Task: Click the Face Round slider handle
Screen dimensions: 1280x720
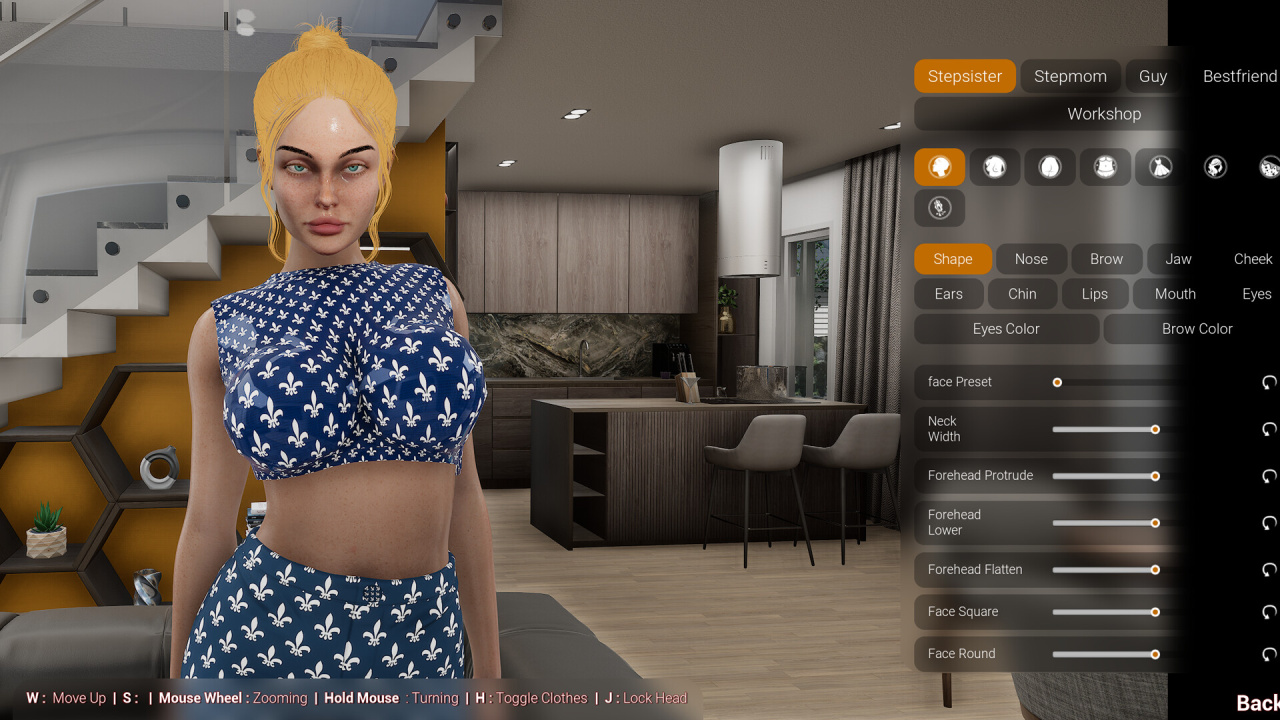Action: (x=1155, y=654)
